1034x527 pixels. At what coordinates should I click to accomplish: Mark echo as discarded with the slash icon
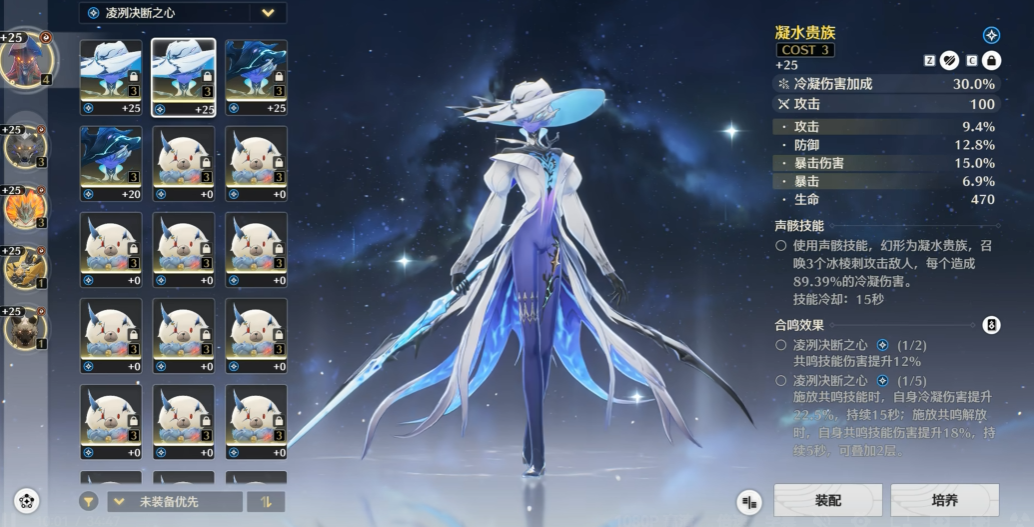tap(949, 61)
